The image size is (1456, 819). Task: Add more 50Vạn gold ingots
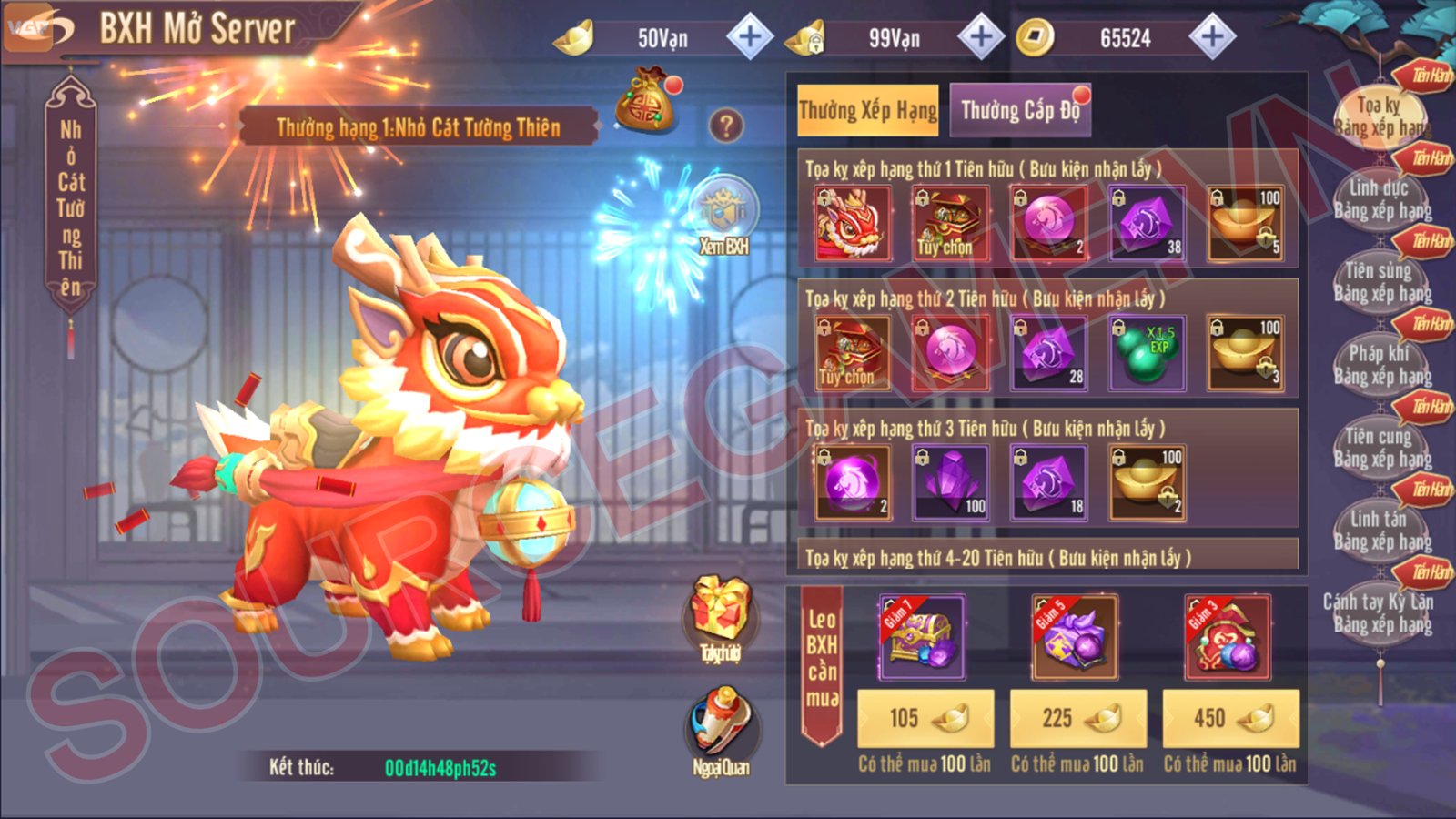[750, 37]
